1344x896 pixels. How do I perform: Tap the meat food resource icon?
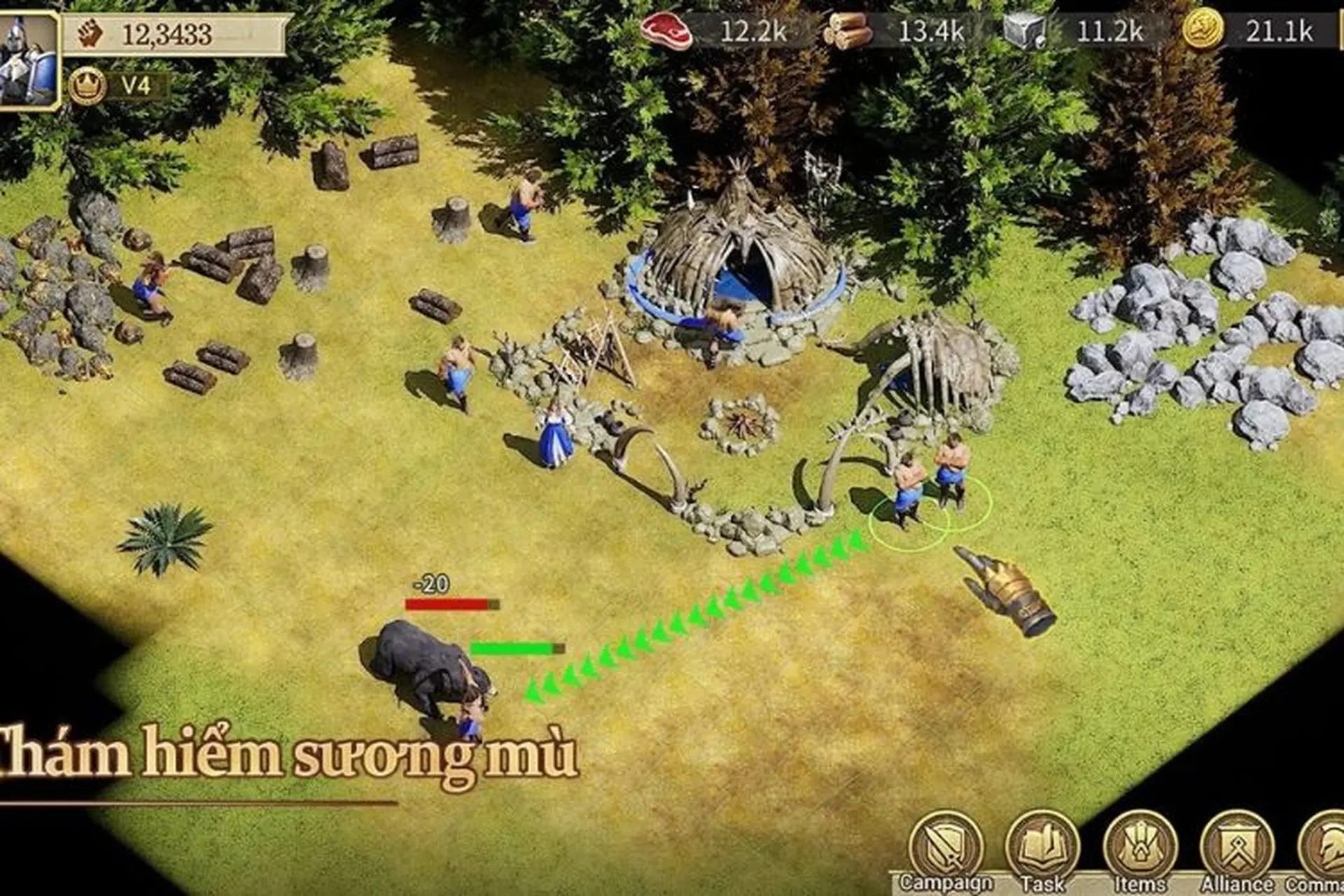pyautogui.click(x=666, y=31)
